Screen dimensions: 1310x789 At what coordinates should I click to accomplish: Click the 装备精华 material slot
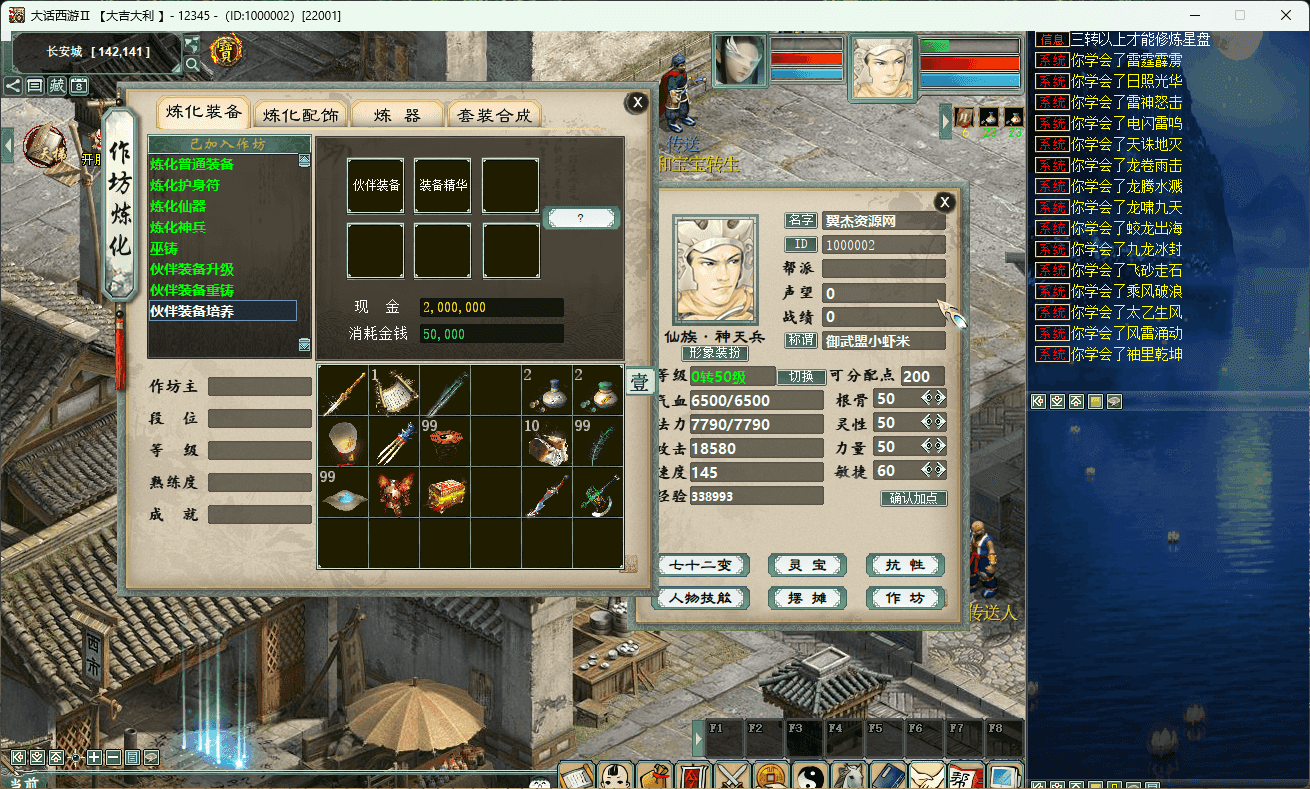pos(443,185)
